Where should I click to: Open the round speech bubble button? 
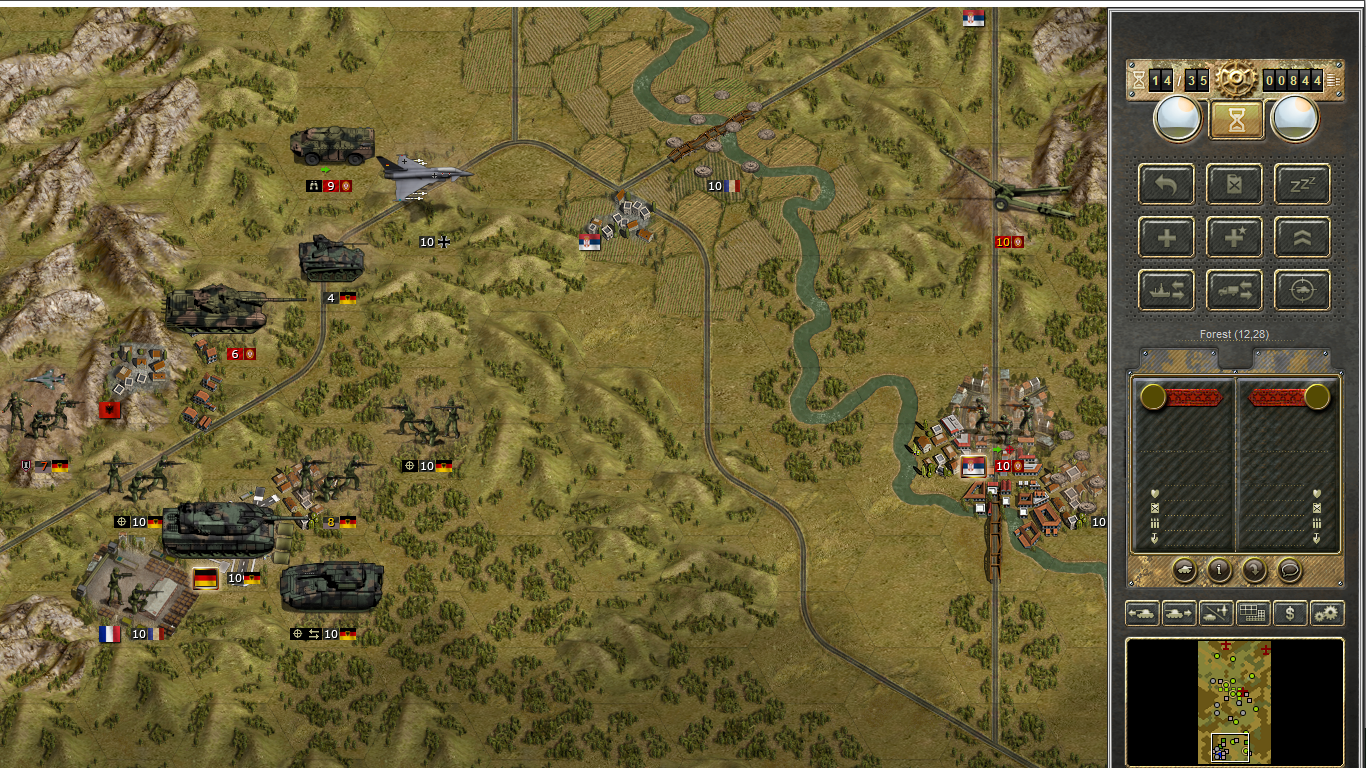click(1290, 570)
